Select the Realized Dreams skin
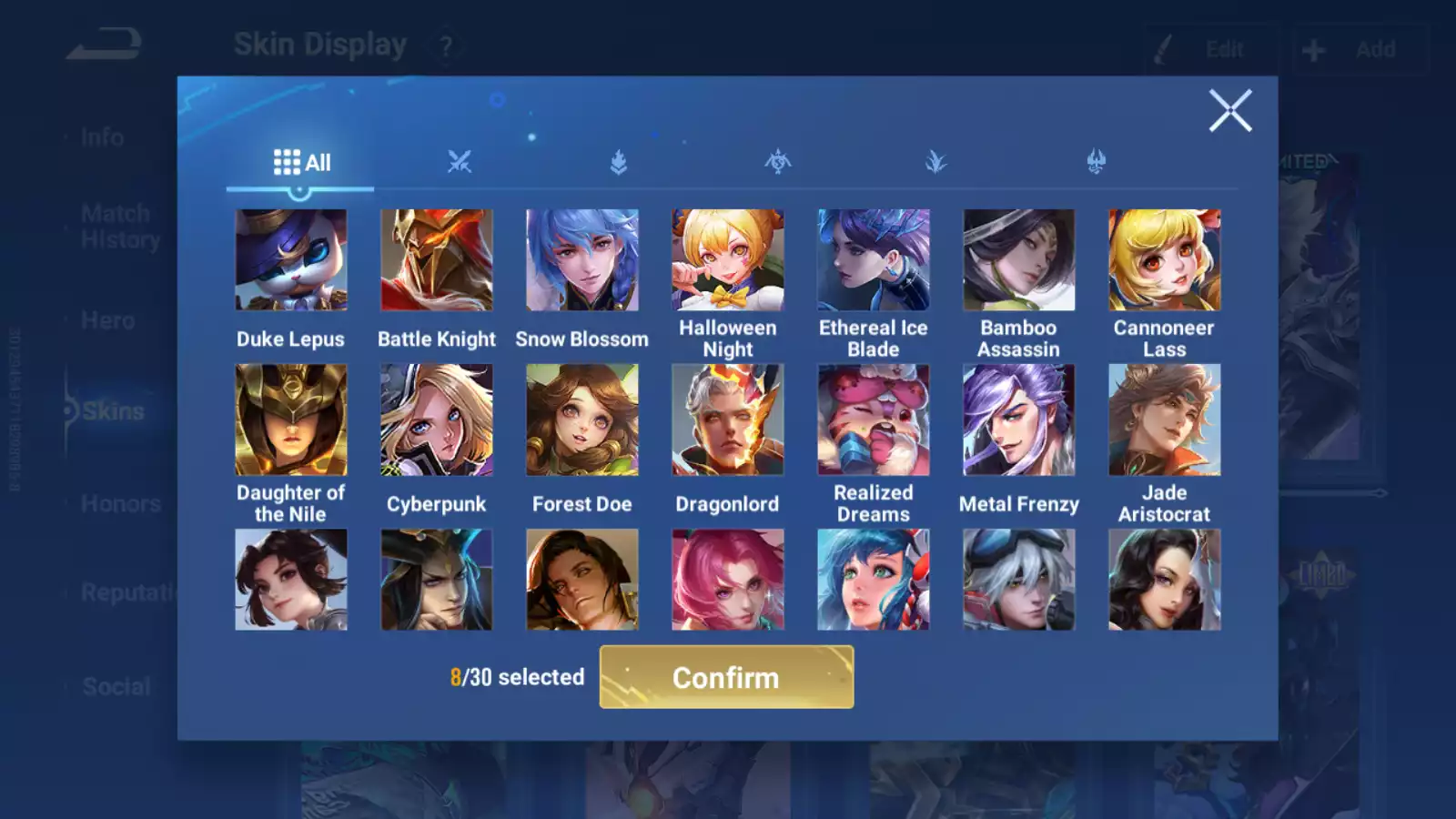This screenshot has height=819, width=1456. point(873,420)
